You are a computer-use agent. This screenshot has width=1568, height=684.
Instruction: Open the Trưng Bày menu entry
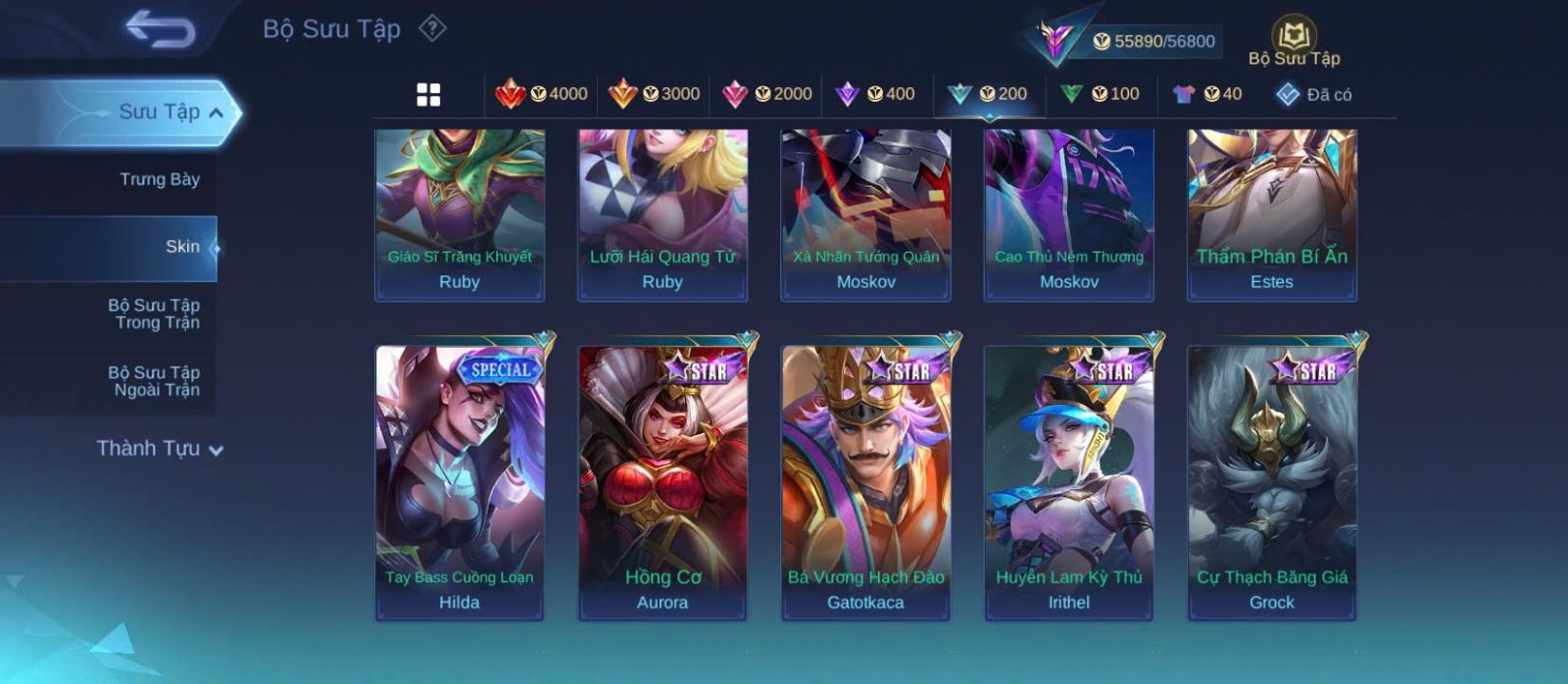(159, 179)
